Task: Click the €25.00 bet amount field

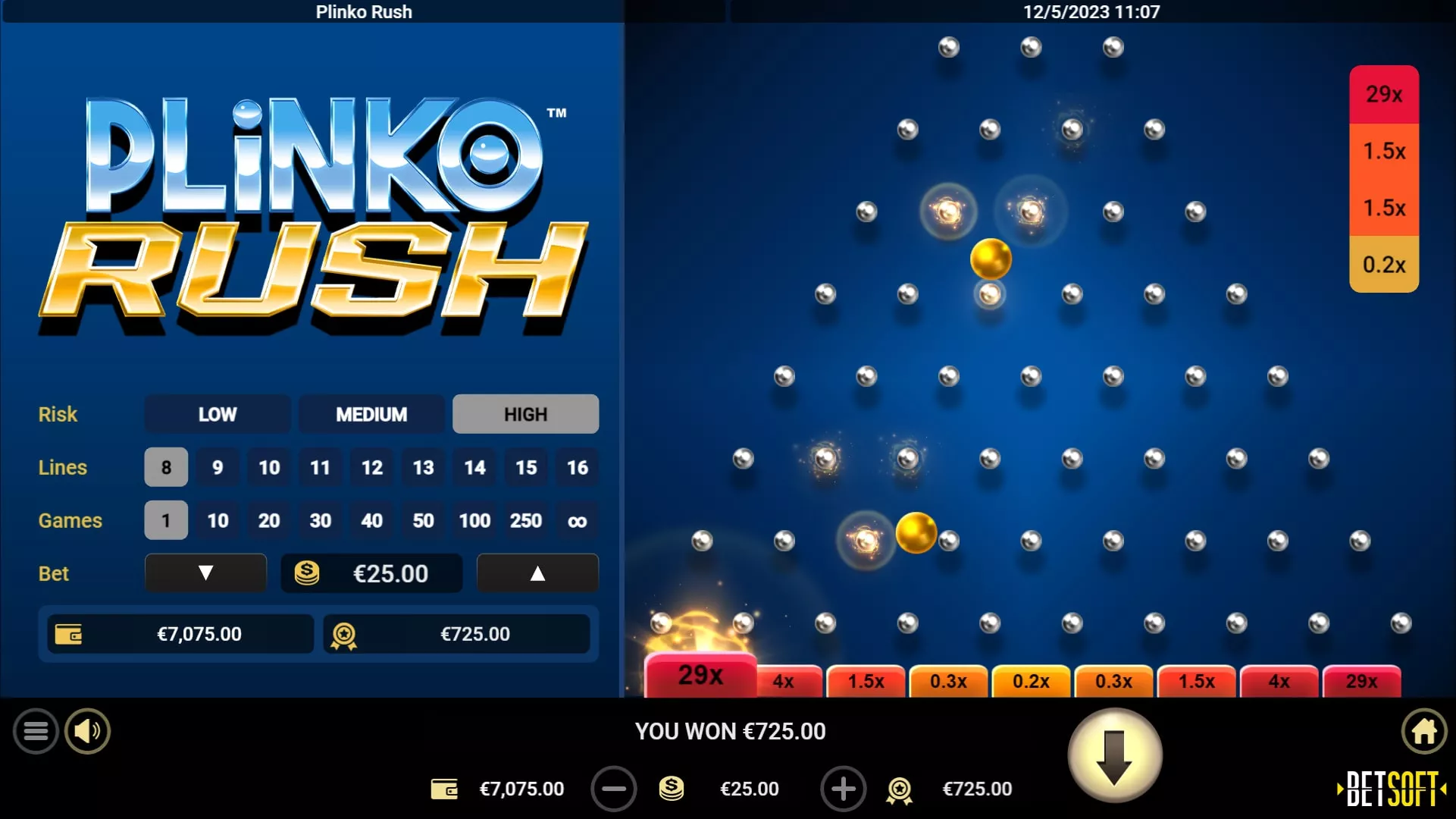Action: click(371, 573)
